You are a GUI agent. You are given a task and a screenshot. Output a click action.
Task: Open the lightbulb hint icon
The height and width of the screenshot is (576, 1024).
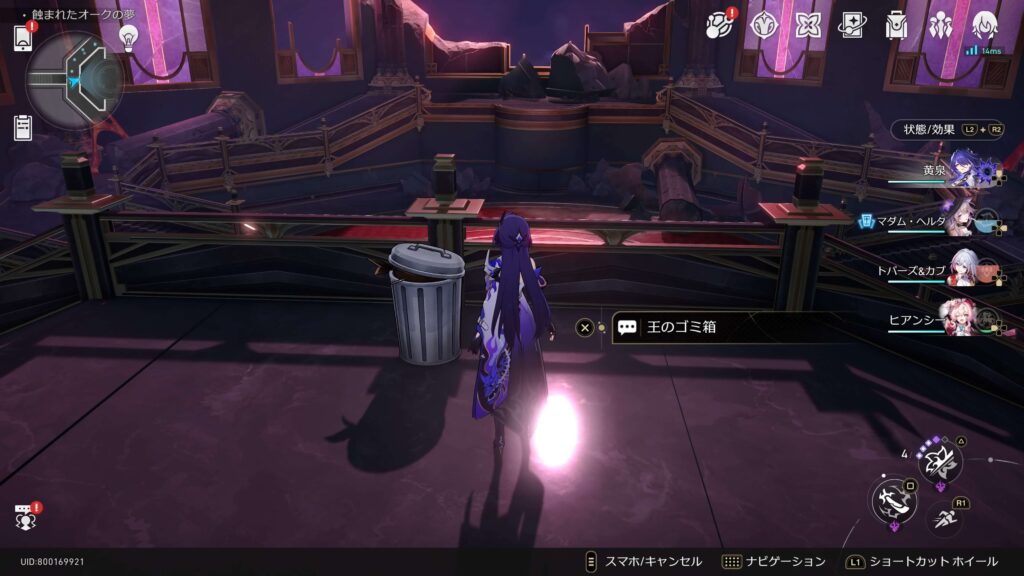click(128, 36)
